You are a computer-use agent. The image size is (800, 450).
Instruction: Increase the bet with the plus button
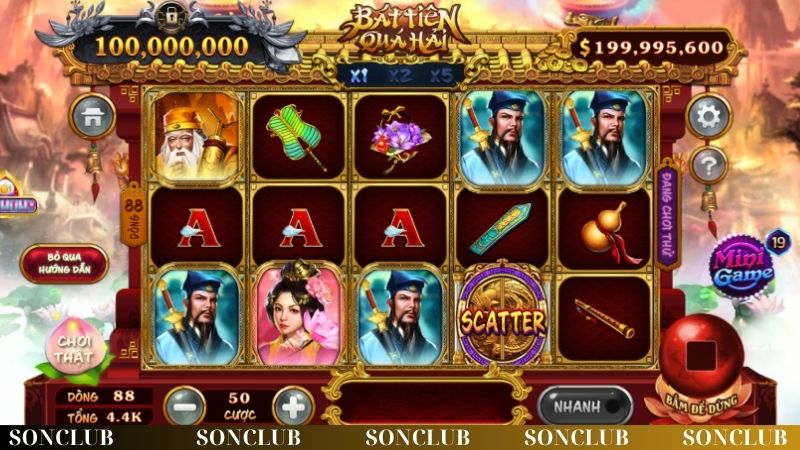tap(292, 407)
